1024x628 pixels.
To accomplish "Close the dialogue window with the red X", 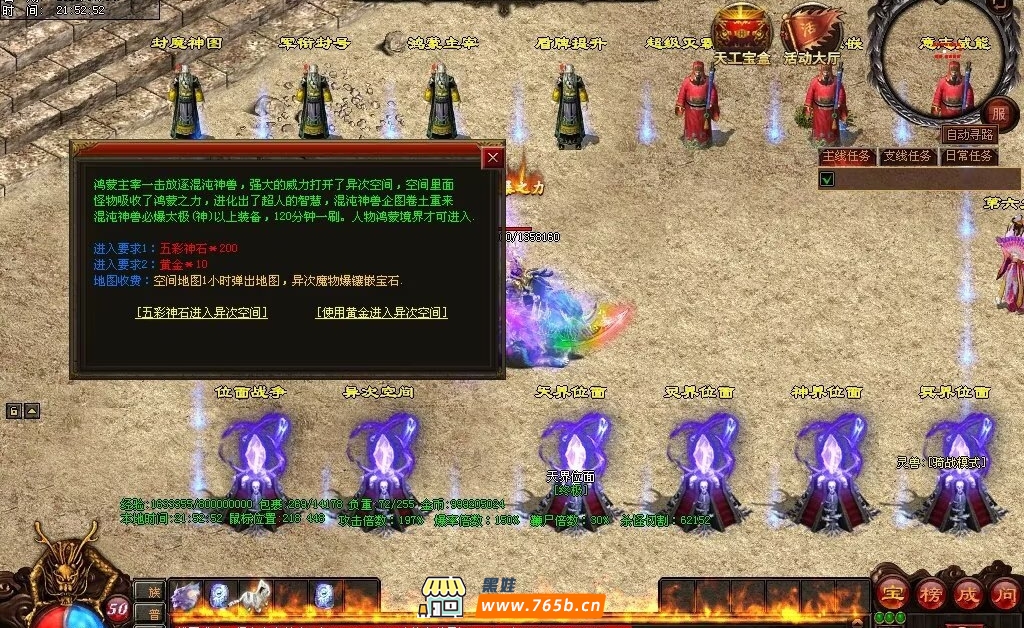I will point(492,158).
